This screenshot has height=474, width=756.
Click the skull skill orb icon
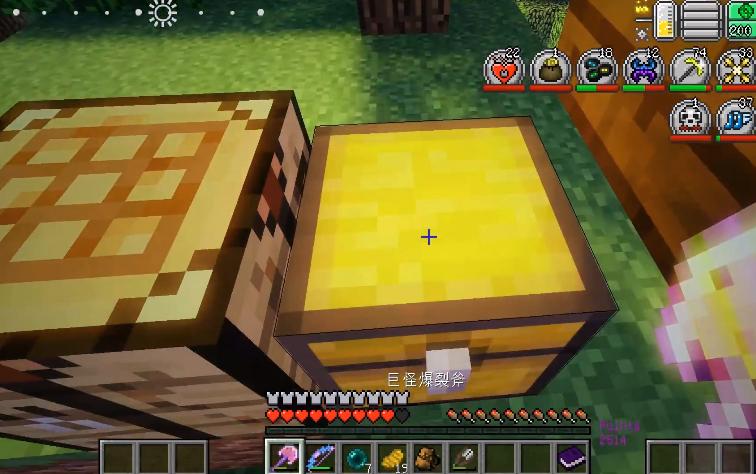pos(689,118)
